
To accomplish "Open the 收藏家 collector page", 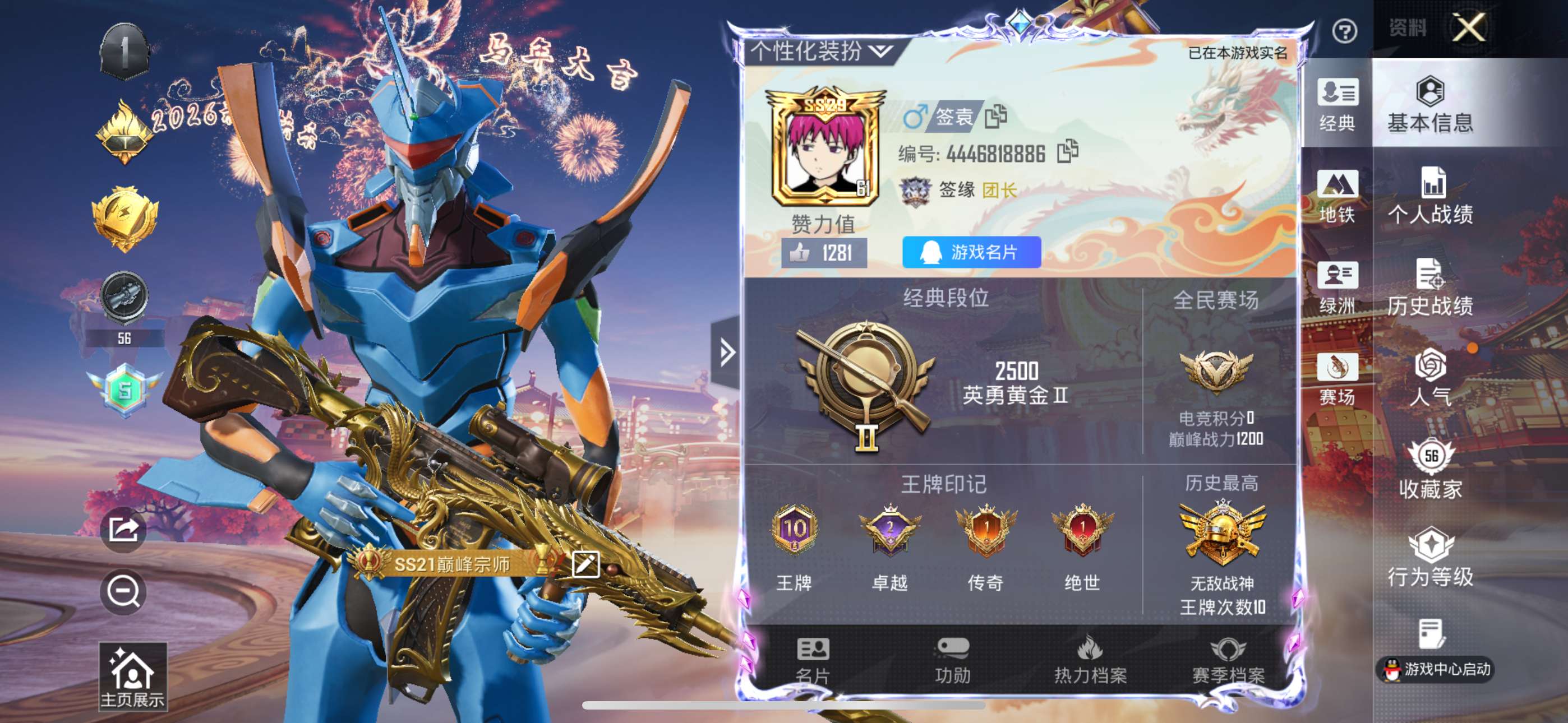I will (x=1431, y=470).
